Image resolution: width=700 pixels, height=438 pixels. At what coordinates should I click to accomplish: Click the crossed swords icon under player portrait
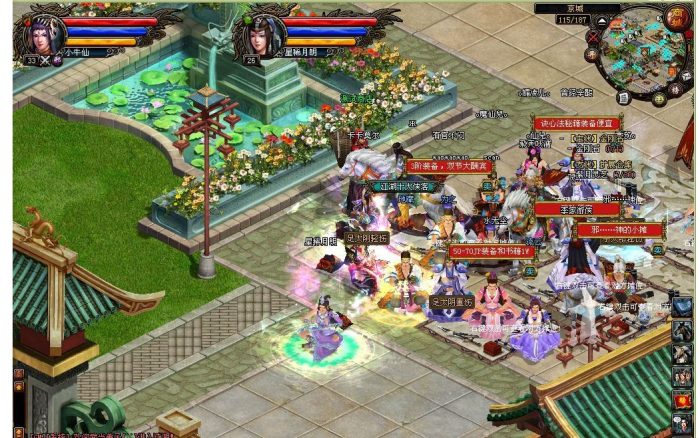[x=44, y=61]
